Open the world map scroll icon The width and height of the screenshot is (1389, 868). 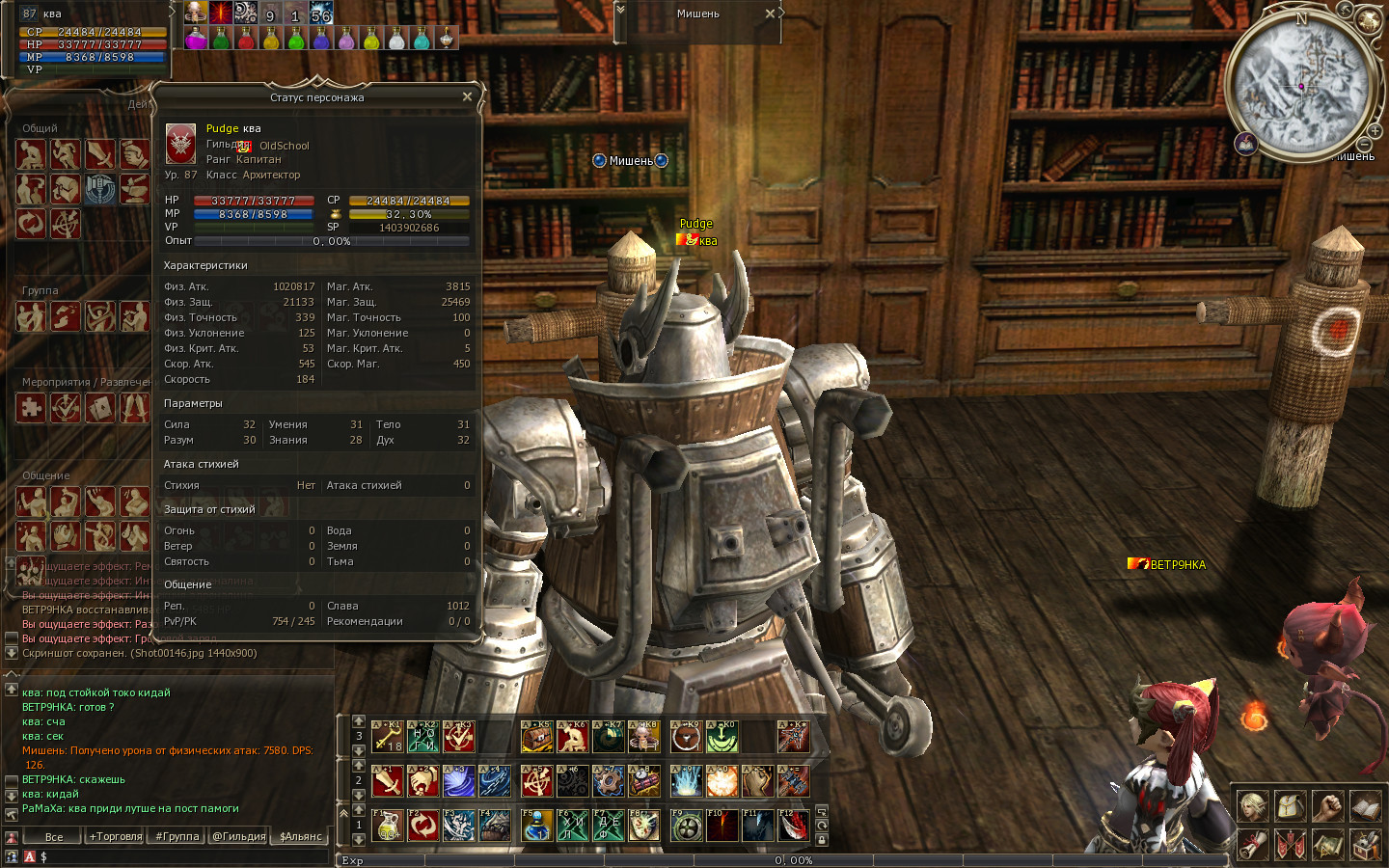pos(1327,845)
